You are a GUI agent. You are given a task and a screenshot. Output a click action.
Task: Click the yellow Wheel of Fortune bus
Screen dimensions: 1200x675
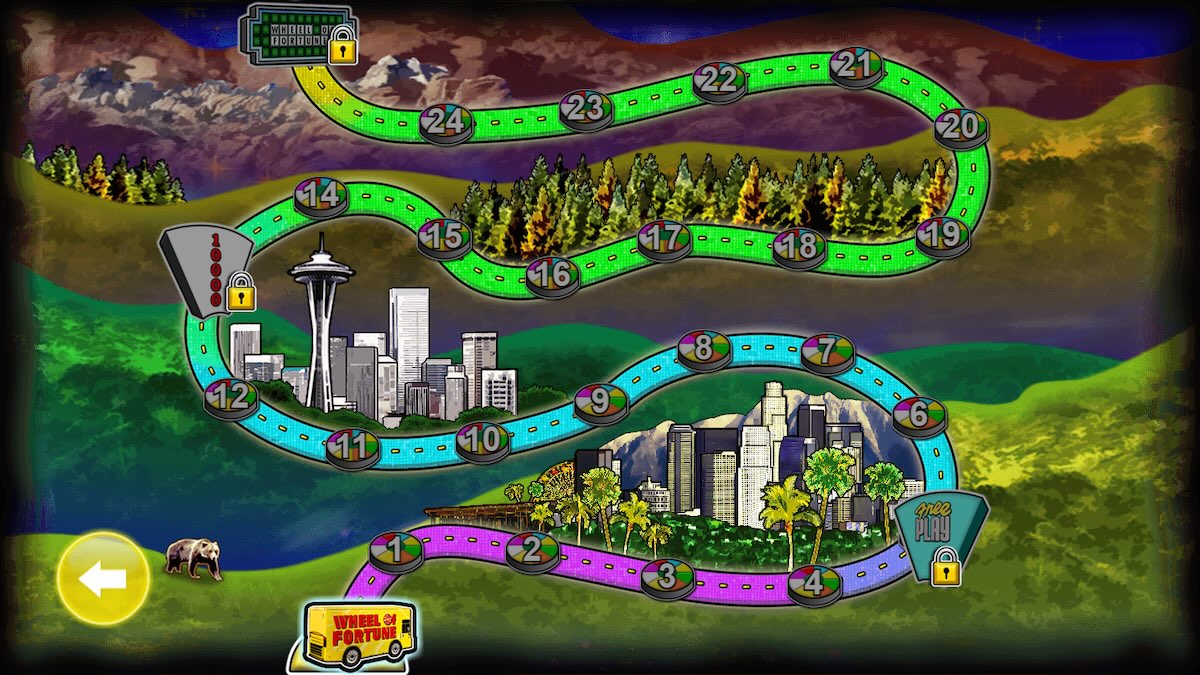[360, 633]
